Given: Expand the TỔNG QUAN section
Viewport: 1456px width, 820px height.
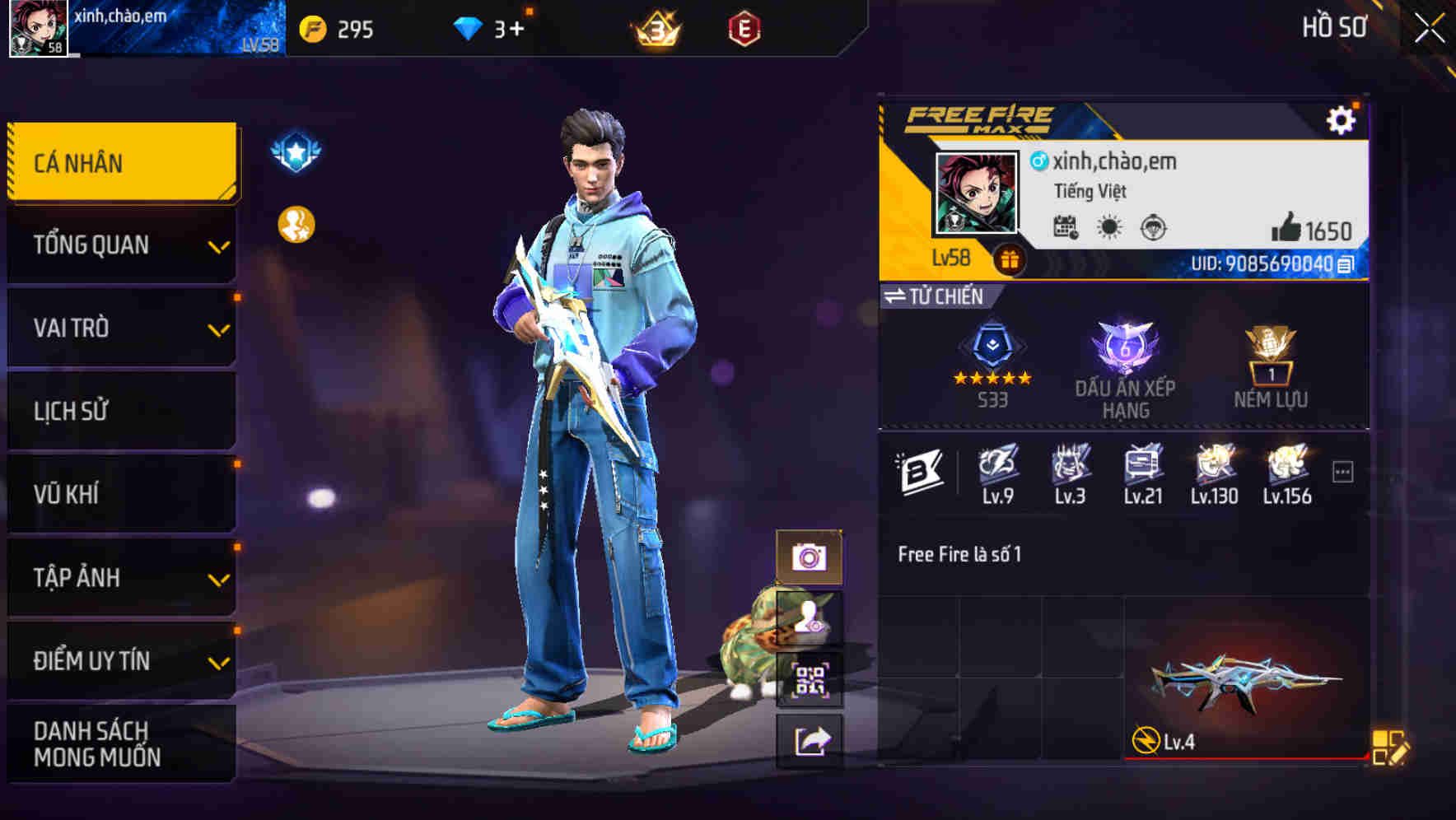Looking at the screenshot, I should click(x=120, y=245).
